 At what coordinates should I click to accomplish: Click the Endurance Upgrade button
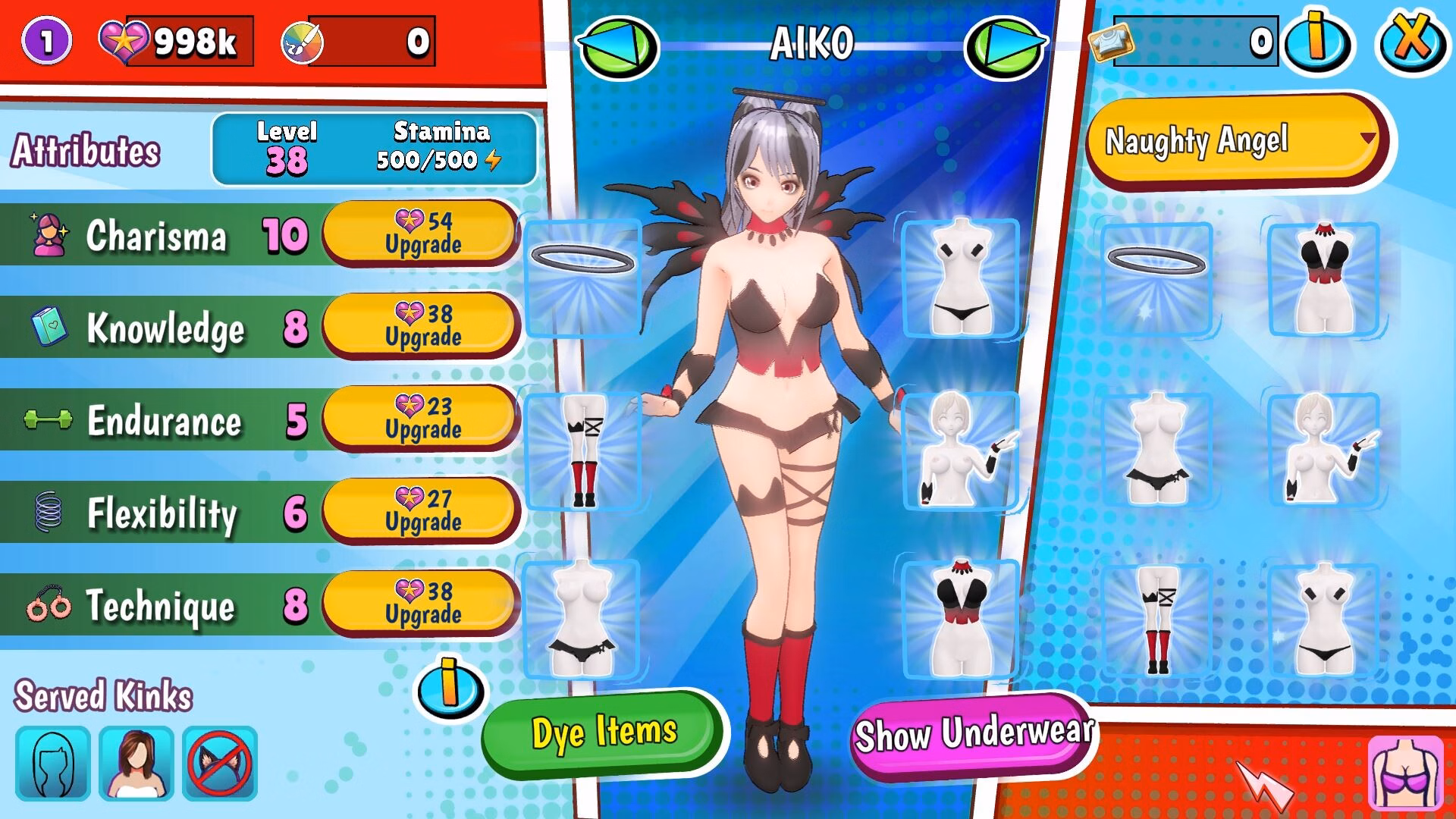click(422, 418)
